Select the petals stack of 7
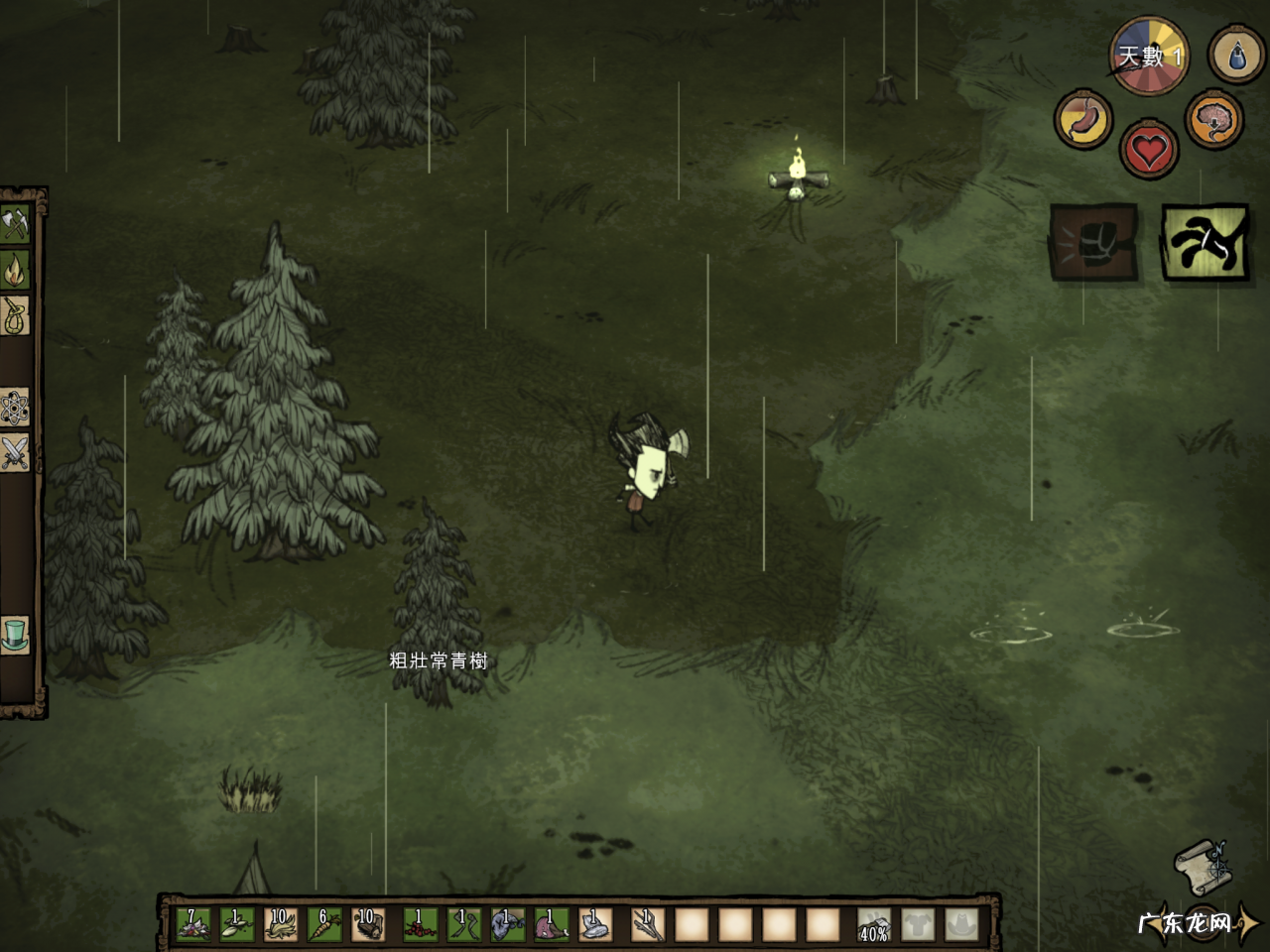This screenshot has width=1270, height=952. point(192,924)
